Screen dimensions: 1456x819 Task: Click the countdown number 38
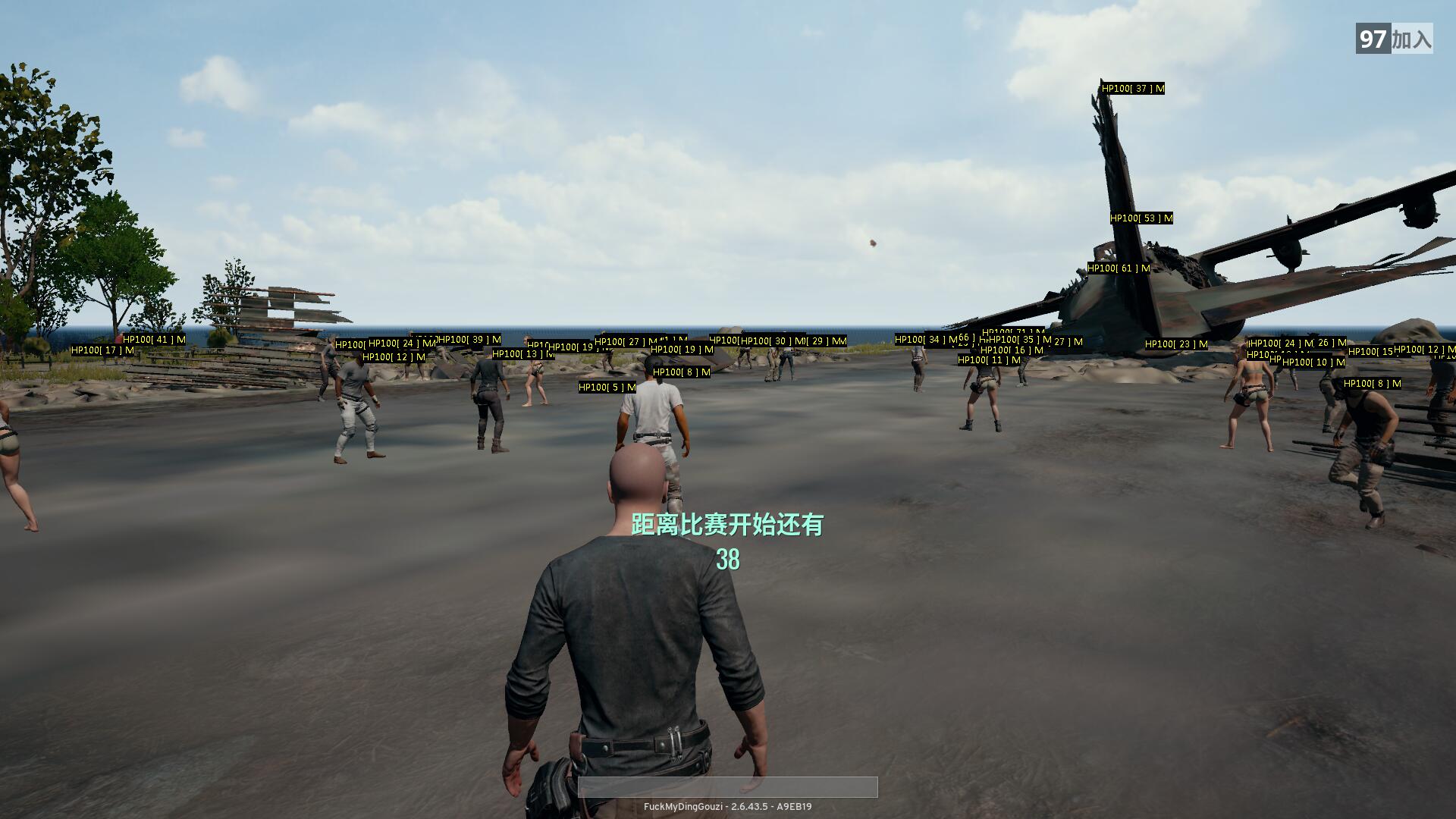(x=728, y=560)
